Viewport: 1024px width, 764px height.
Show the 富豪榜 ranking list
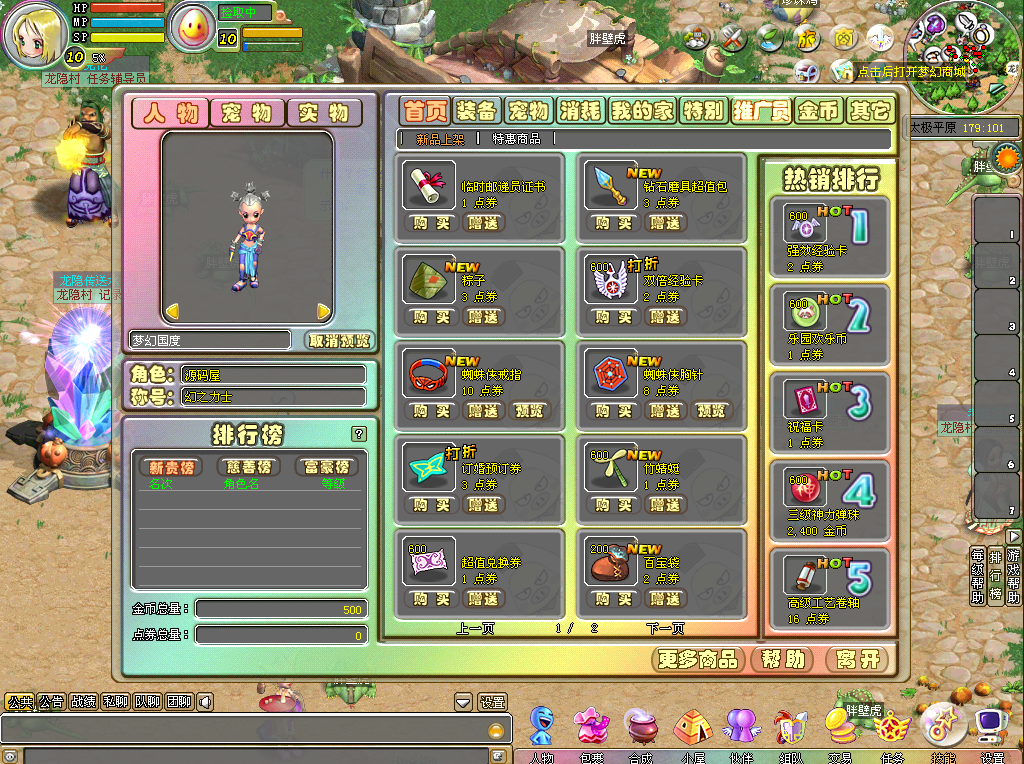(328, 467)
